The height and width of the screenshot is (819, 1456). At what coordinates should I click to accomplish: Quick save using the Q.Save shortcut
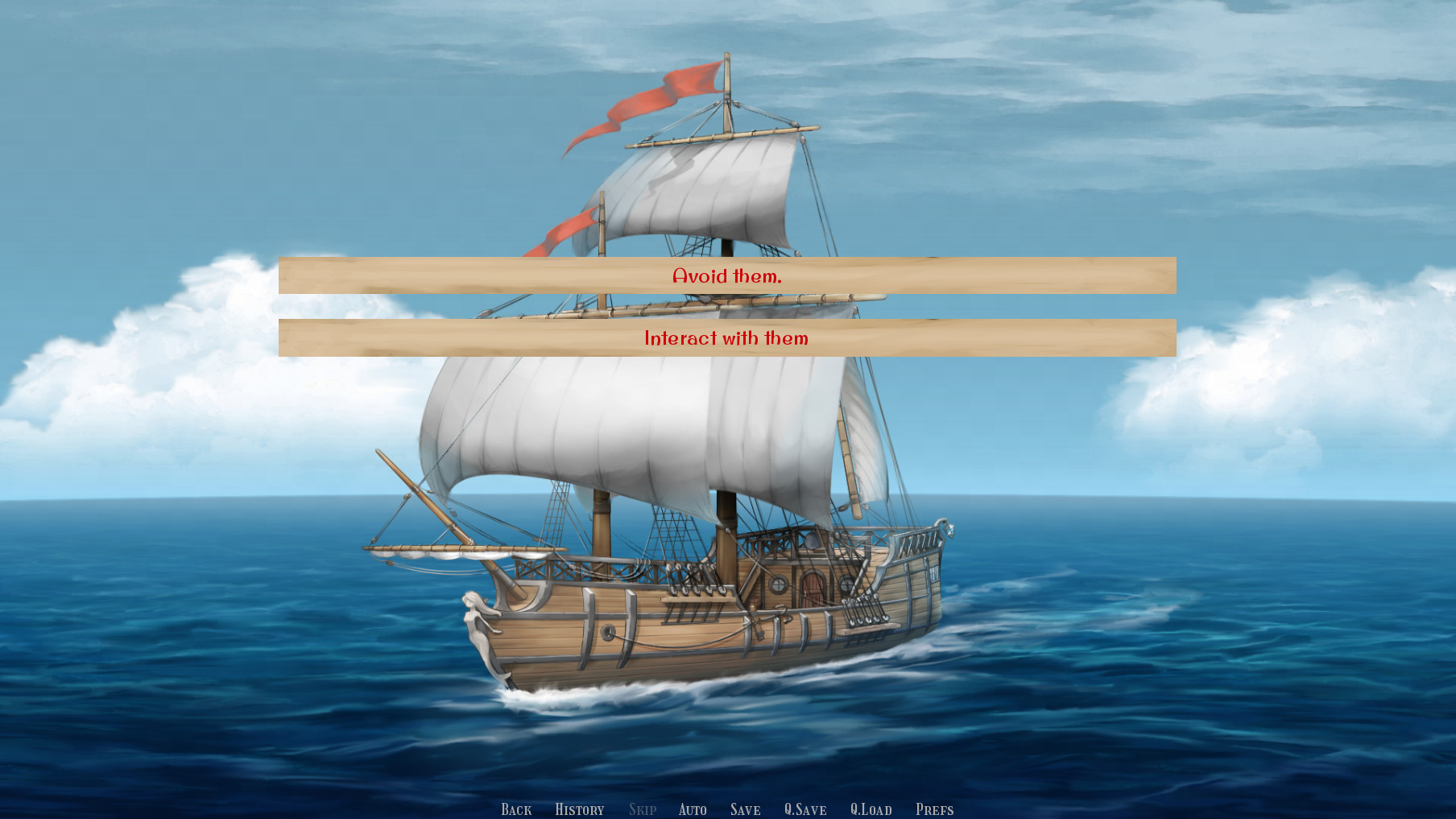pos(805,809)
